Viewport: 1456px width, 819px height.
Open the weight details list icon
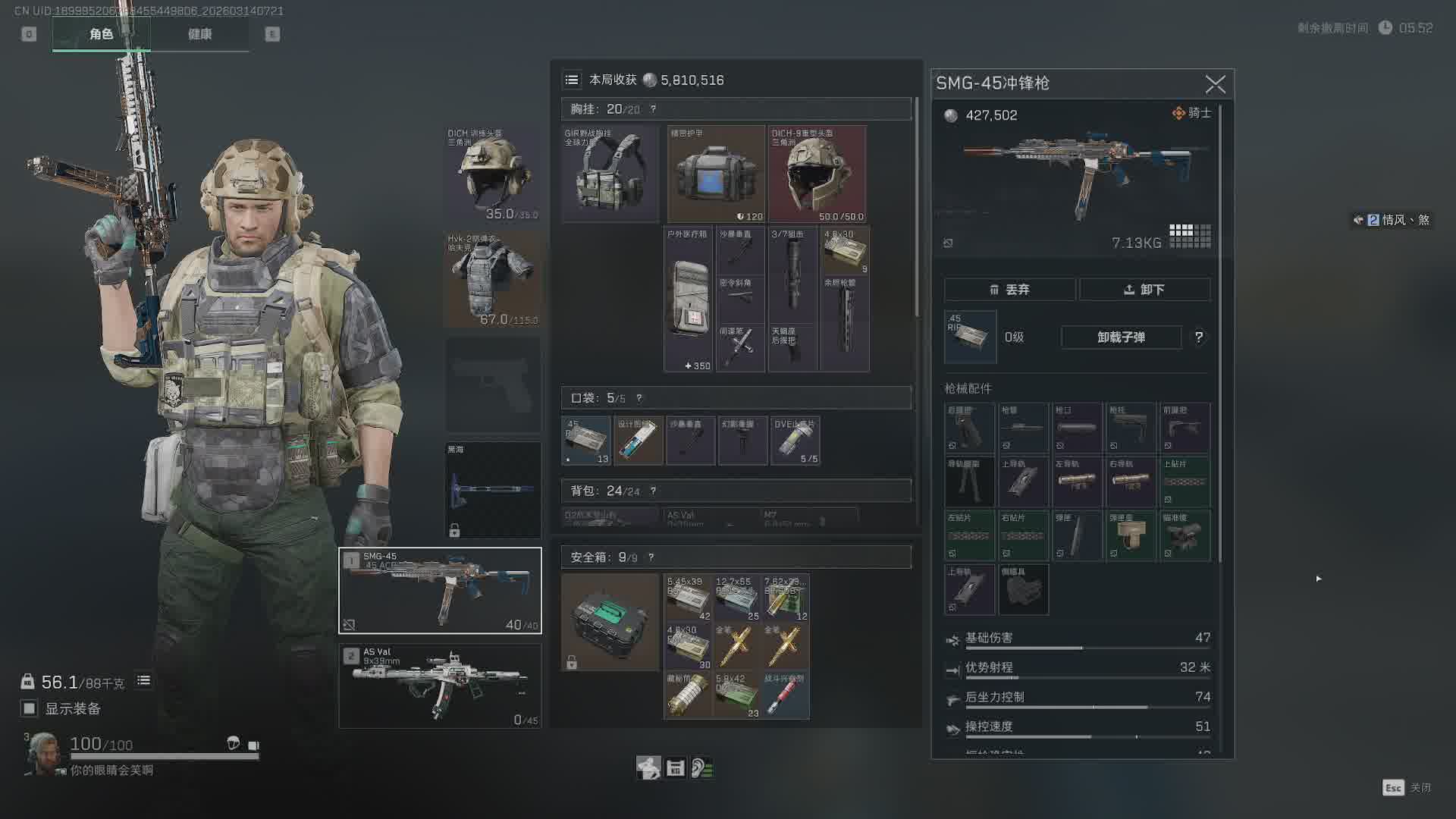pyautogui.click(x=143, y=681)
